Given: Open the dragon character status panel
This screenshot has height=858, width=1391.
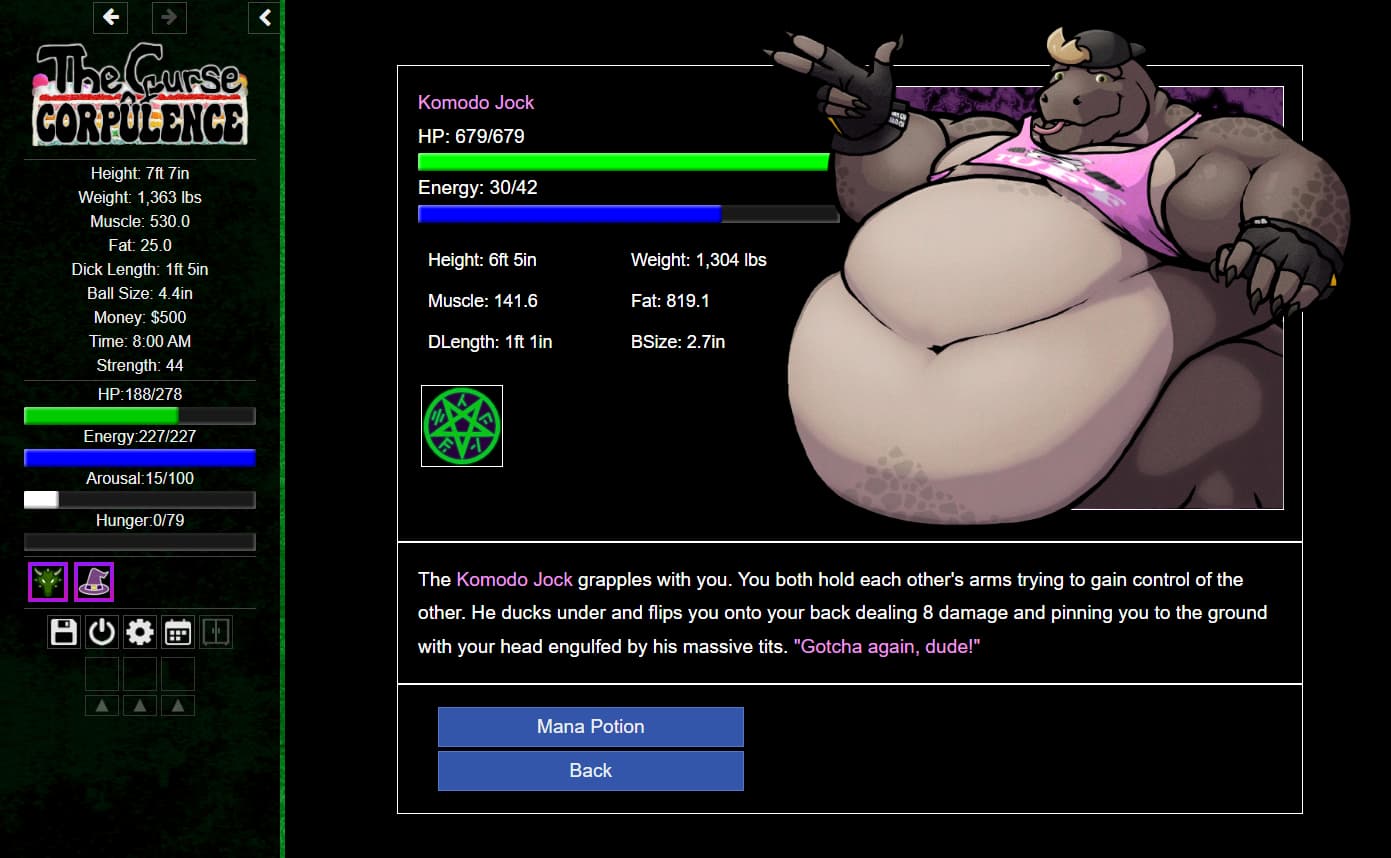Looking at the screenshot, I should coord(47,581).
